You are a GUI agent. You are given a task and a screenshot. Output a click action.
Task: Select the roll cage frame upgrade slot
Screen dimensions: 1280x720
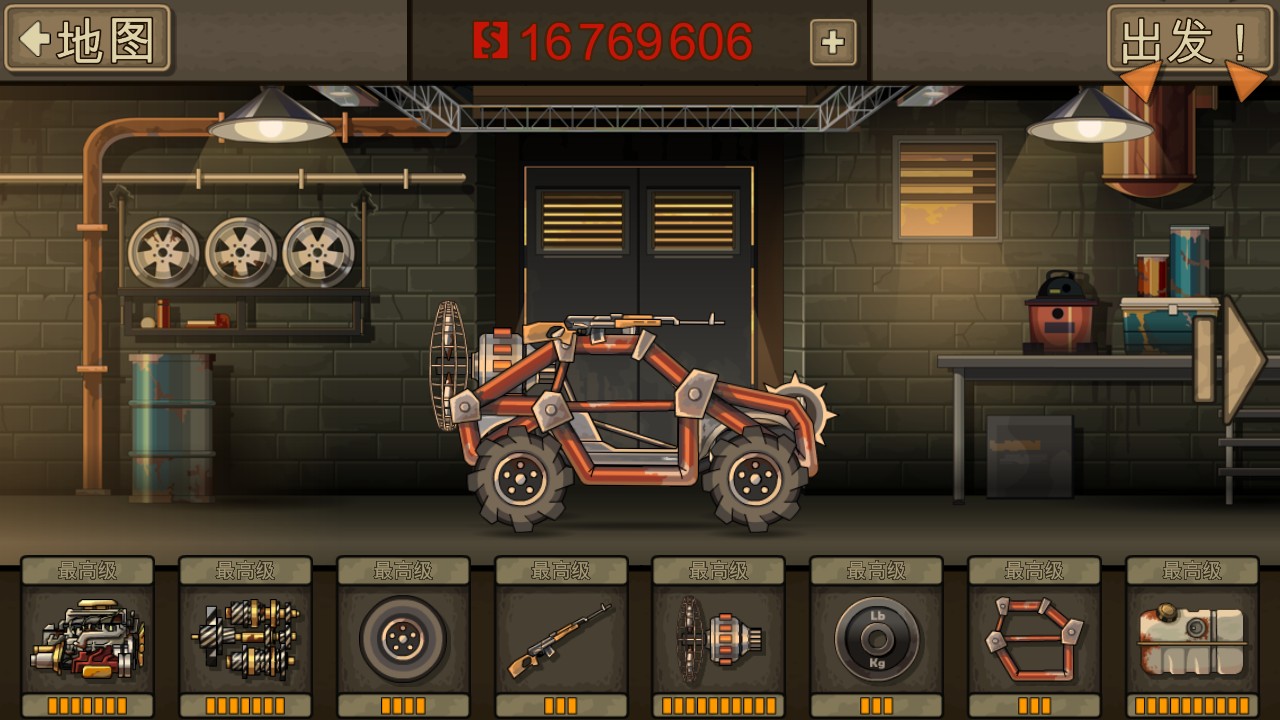pyautogui.click(x=1035, y=638)
